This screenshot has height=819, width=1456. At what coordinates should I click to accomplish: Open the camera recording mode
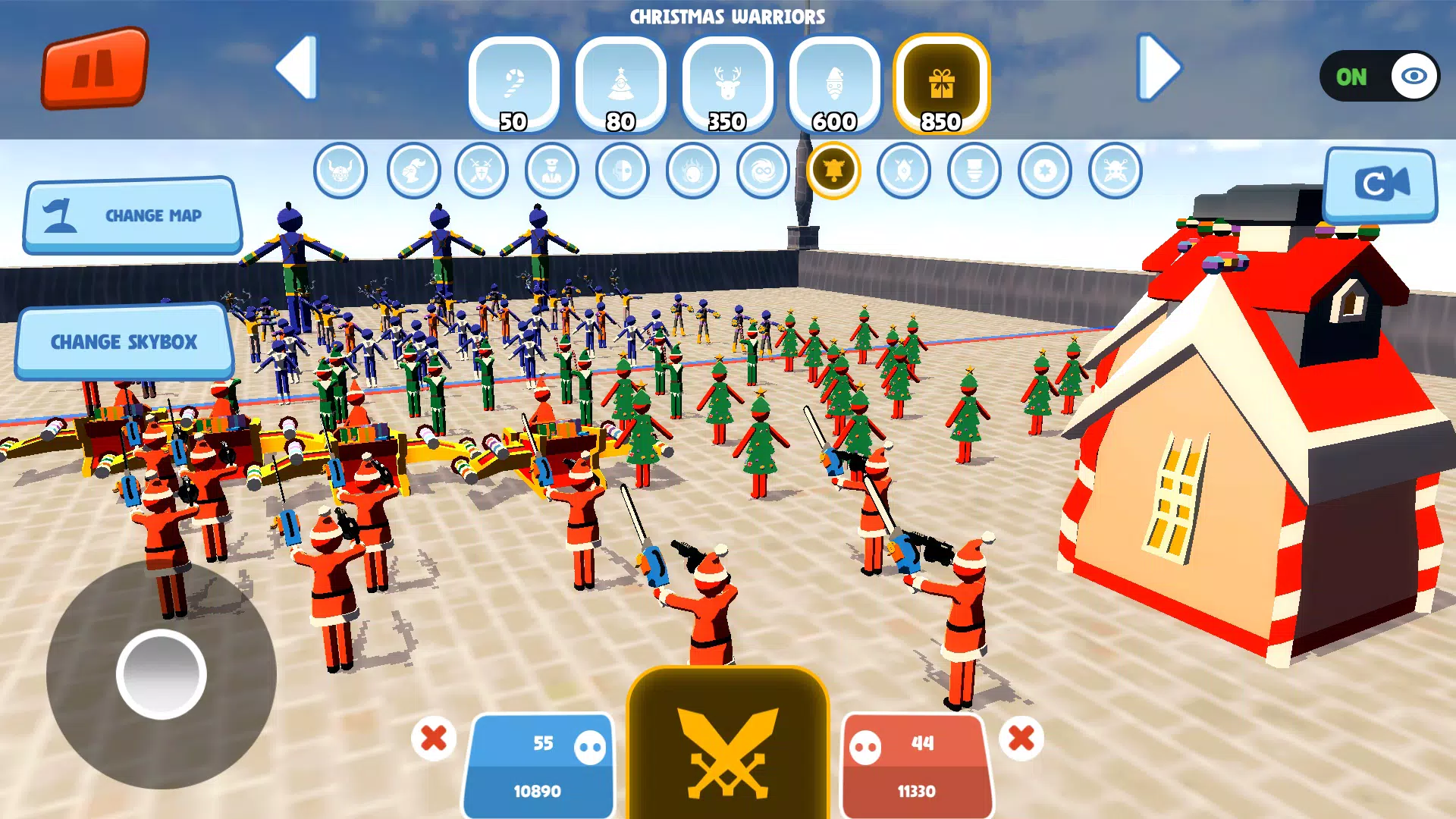click(x=1379, y=184)
